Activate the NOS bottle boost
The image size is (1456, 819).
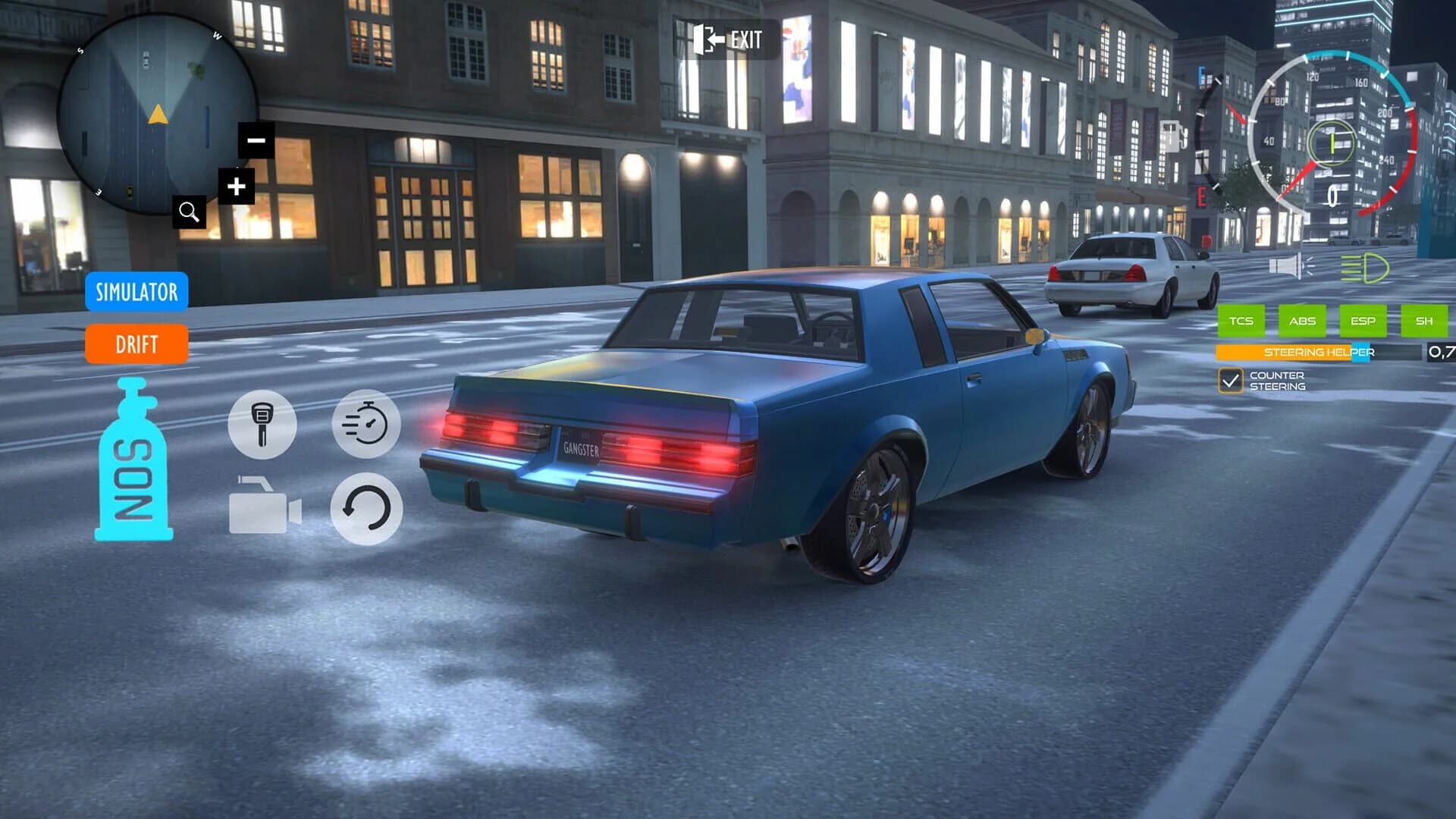tap(135, 463)
